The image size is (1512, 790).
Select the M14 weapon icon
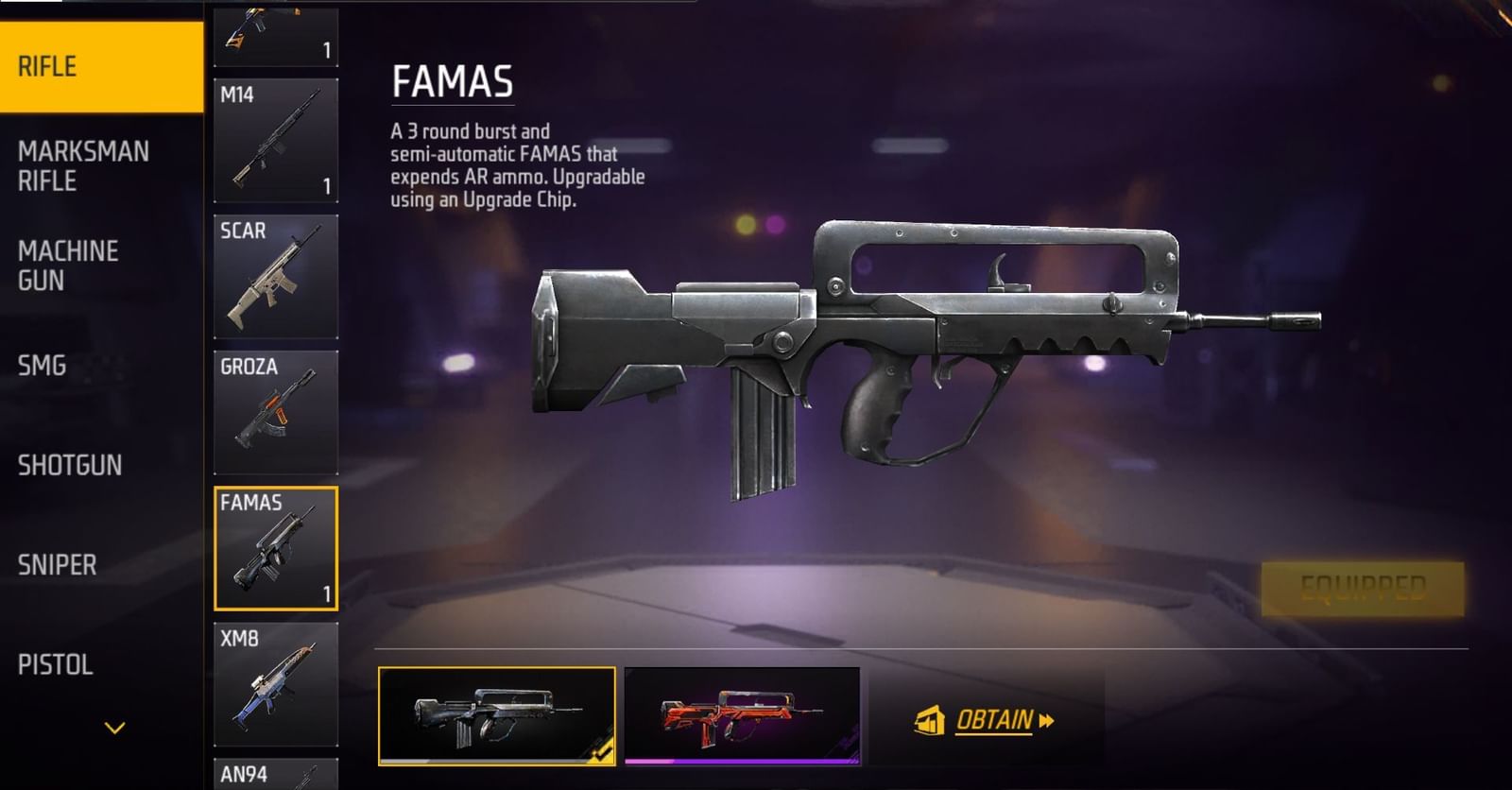[277, 142]
